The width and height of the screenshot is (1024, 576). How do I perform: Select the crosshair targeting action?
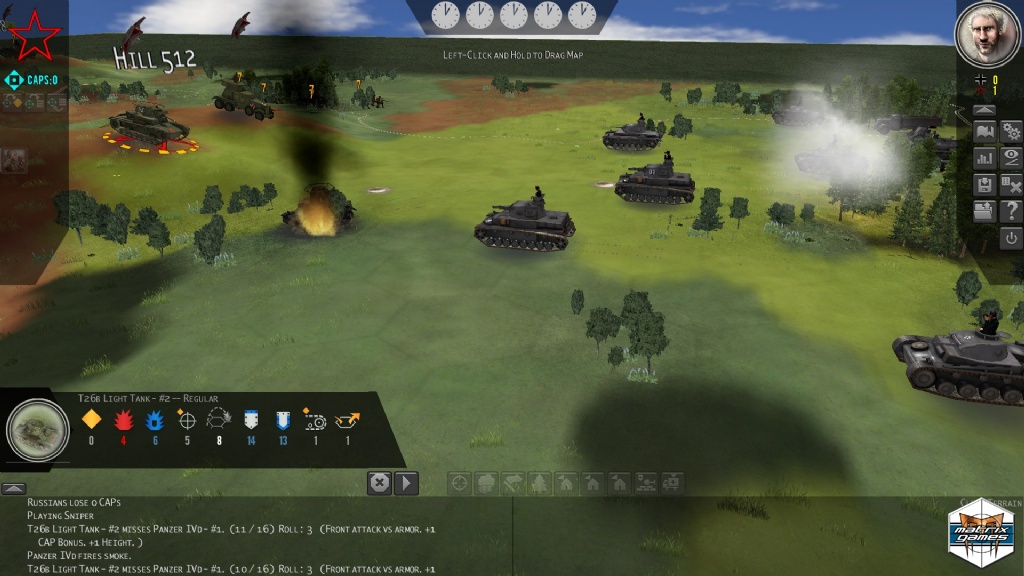point(460,483)
